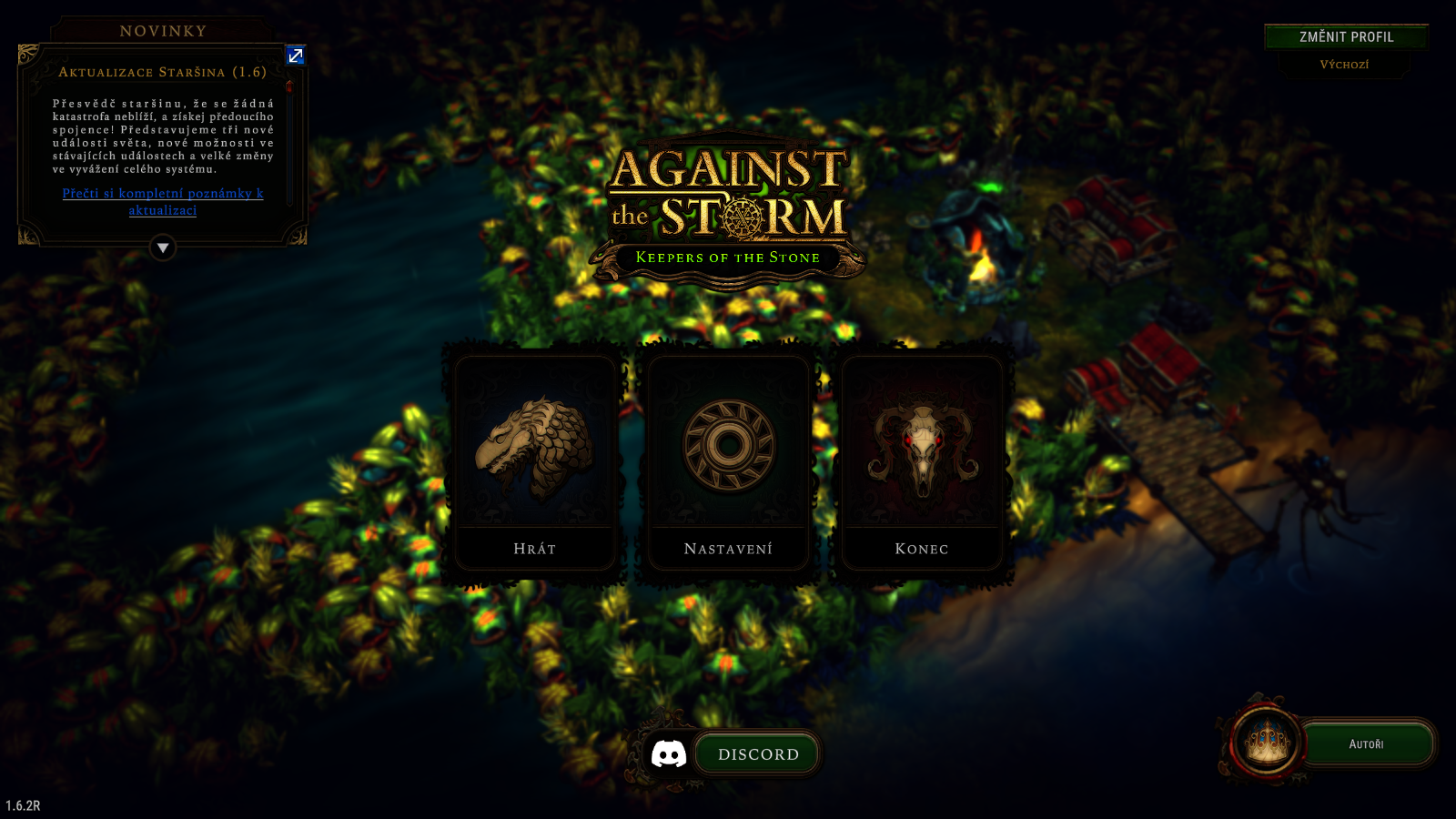This screenshot has width=1456, height=819.
Task: Click the Změnit profil button
Action: [x=1346, y=37]
